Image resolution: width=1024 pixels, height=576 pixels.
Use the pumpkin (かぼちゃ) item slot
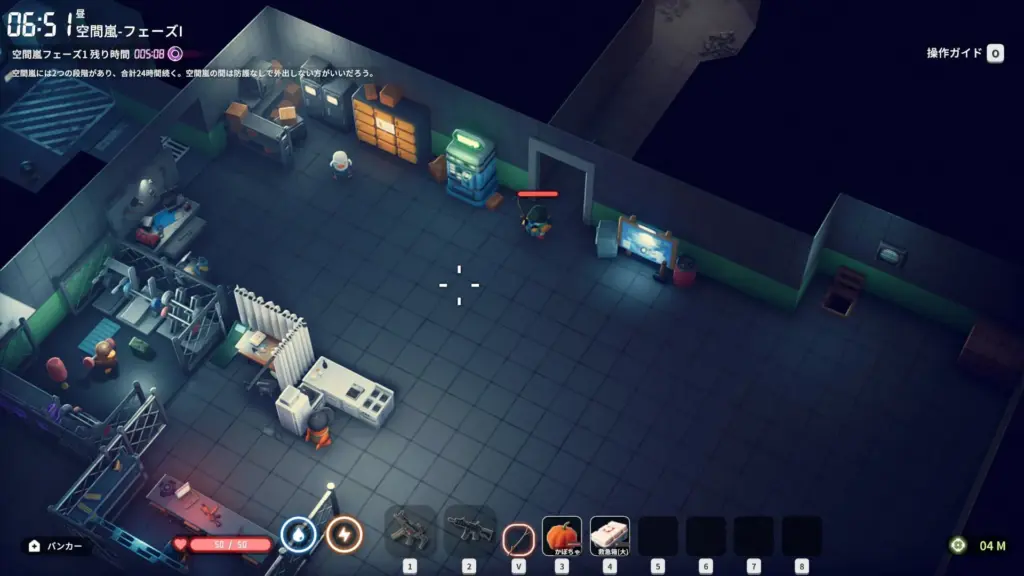[x=561, y=536]
